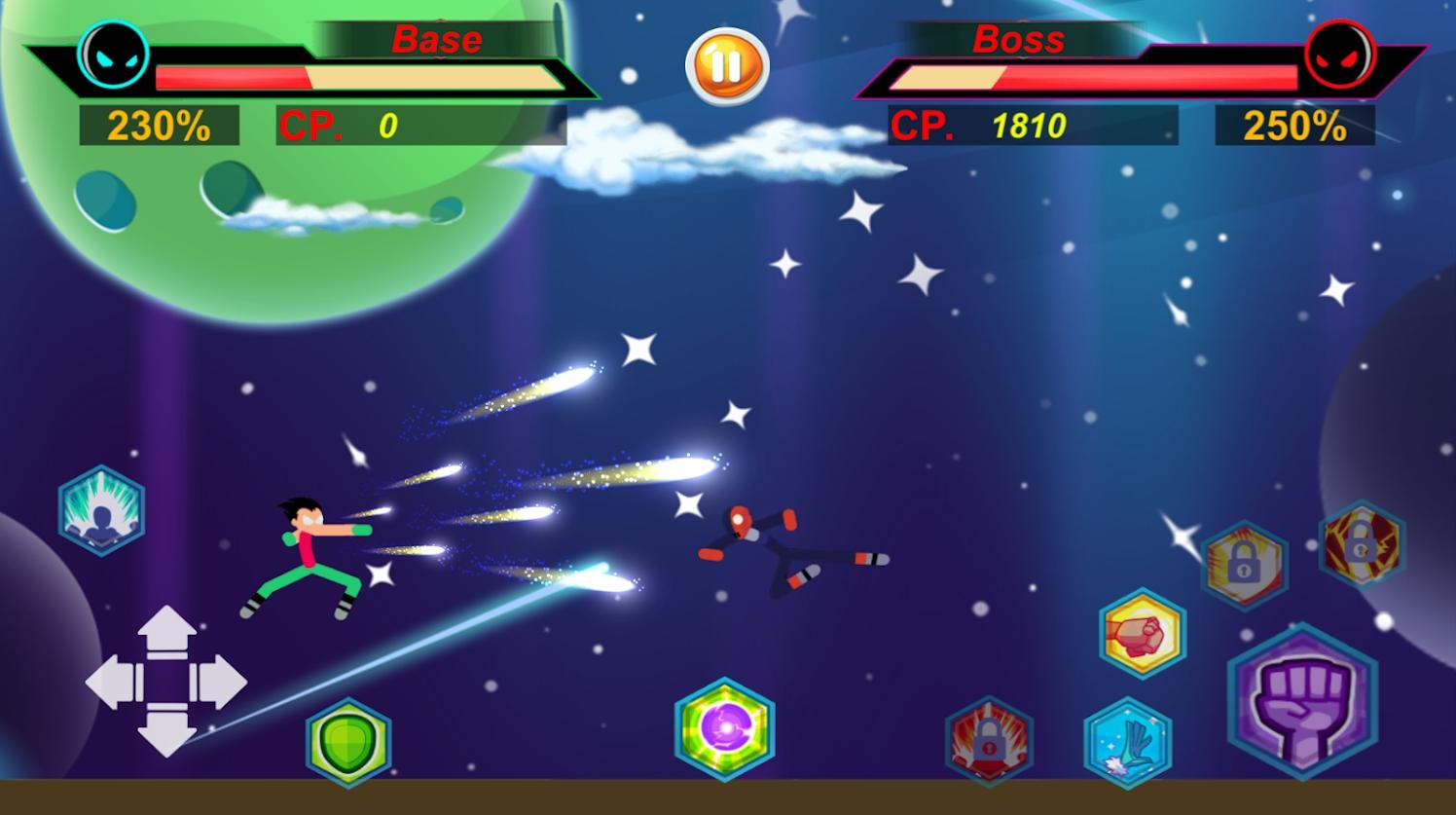
Task: Fire the purple energy orb skill
Action: click(x=725, y=729)
